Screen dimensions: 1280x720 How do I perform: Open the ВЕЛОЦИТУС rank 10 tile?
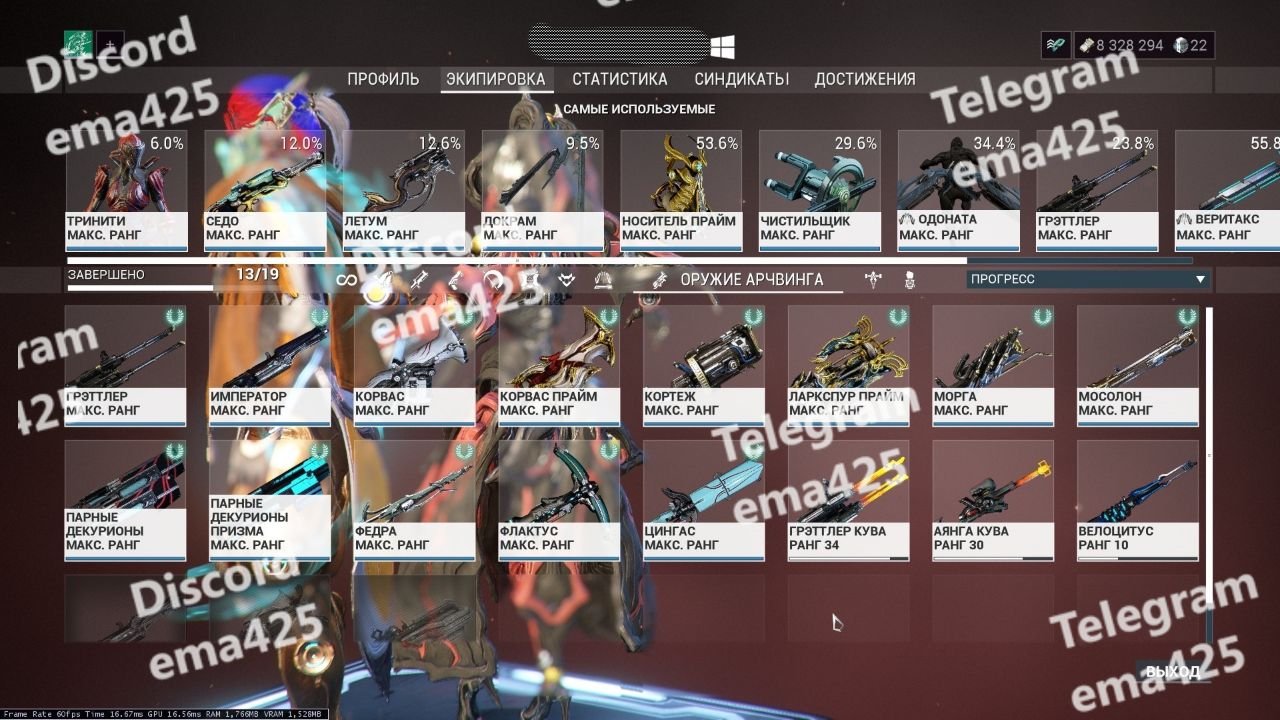[x=1137, y=500]
